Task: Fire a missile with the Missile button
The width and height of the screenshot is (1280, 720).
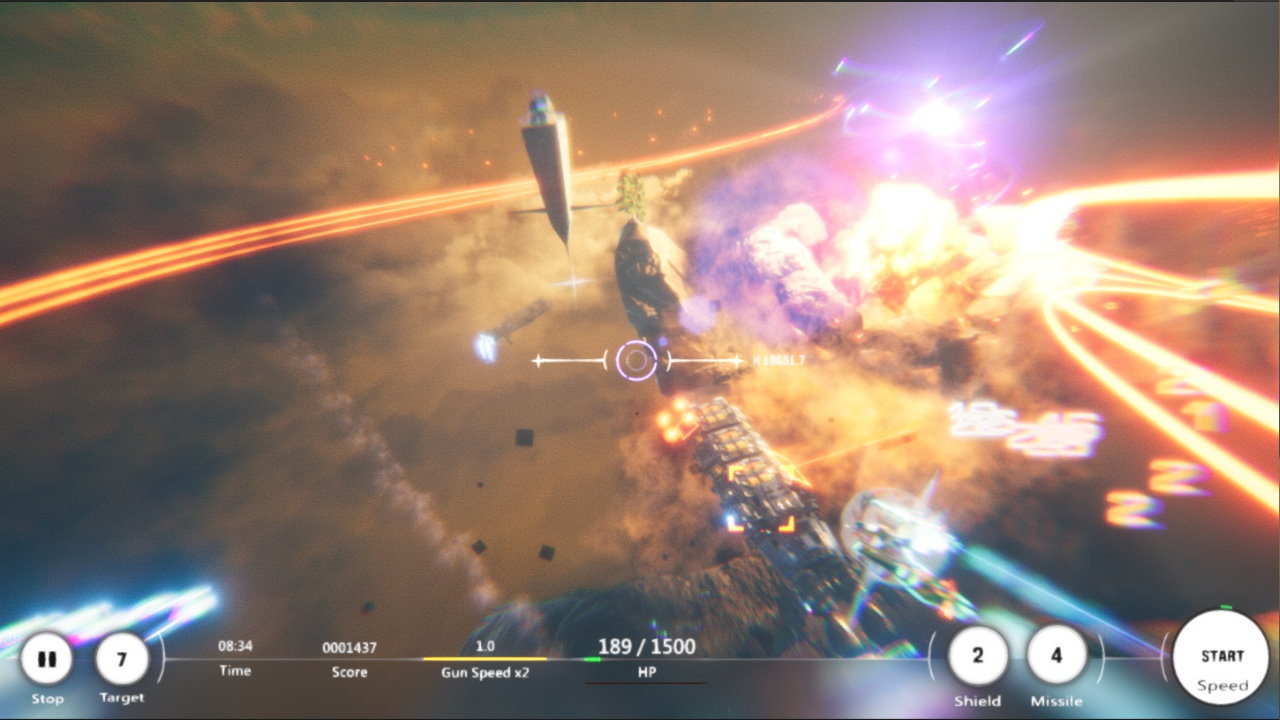Action: point(1056,656)
